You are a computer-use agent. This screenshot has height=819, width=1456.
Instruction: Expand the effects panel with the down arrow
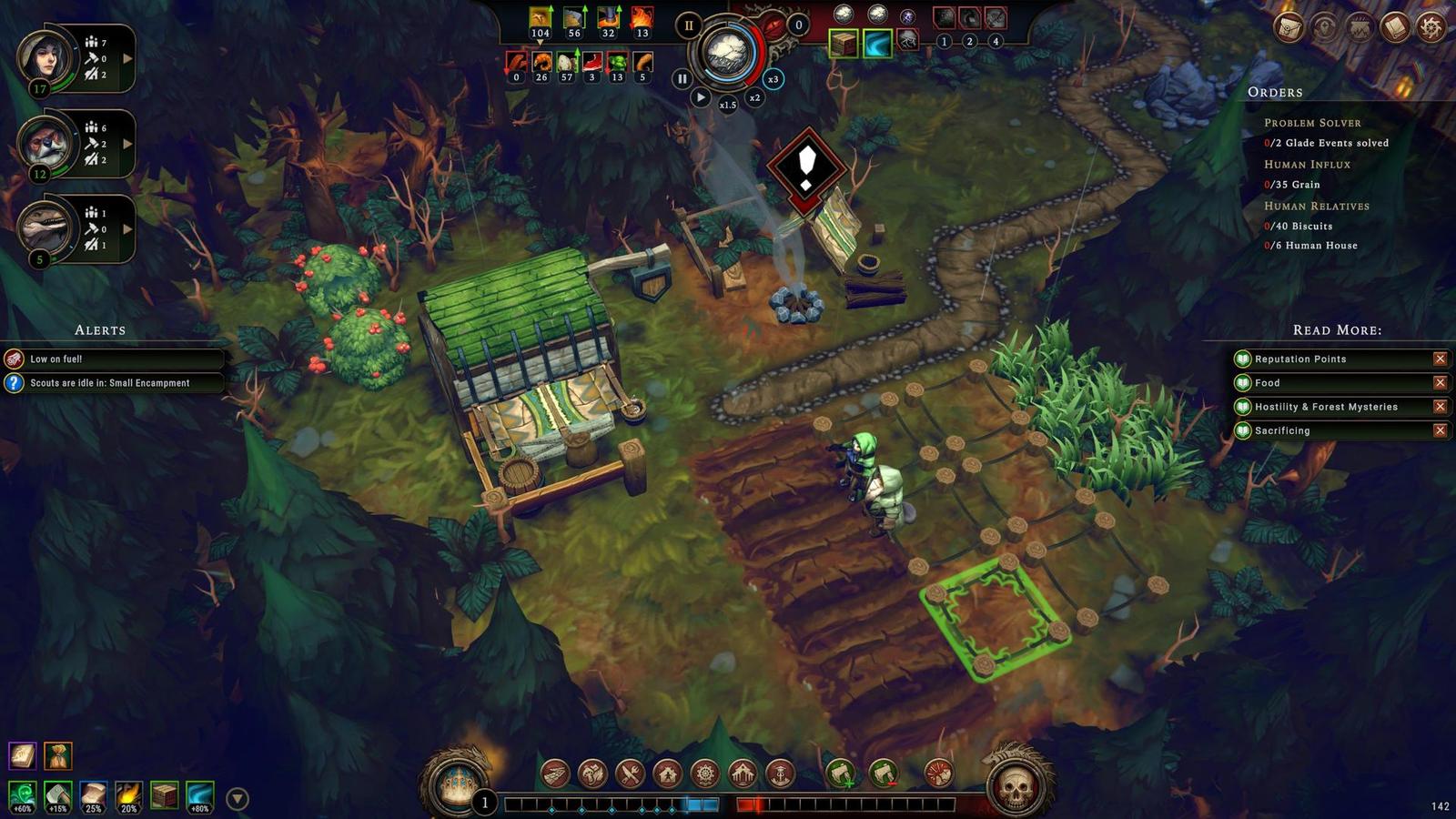(x=238, y=799)
